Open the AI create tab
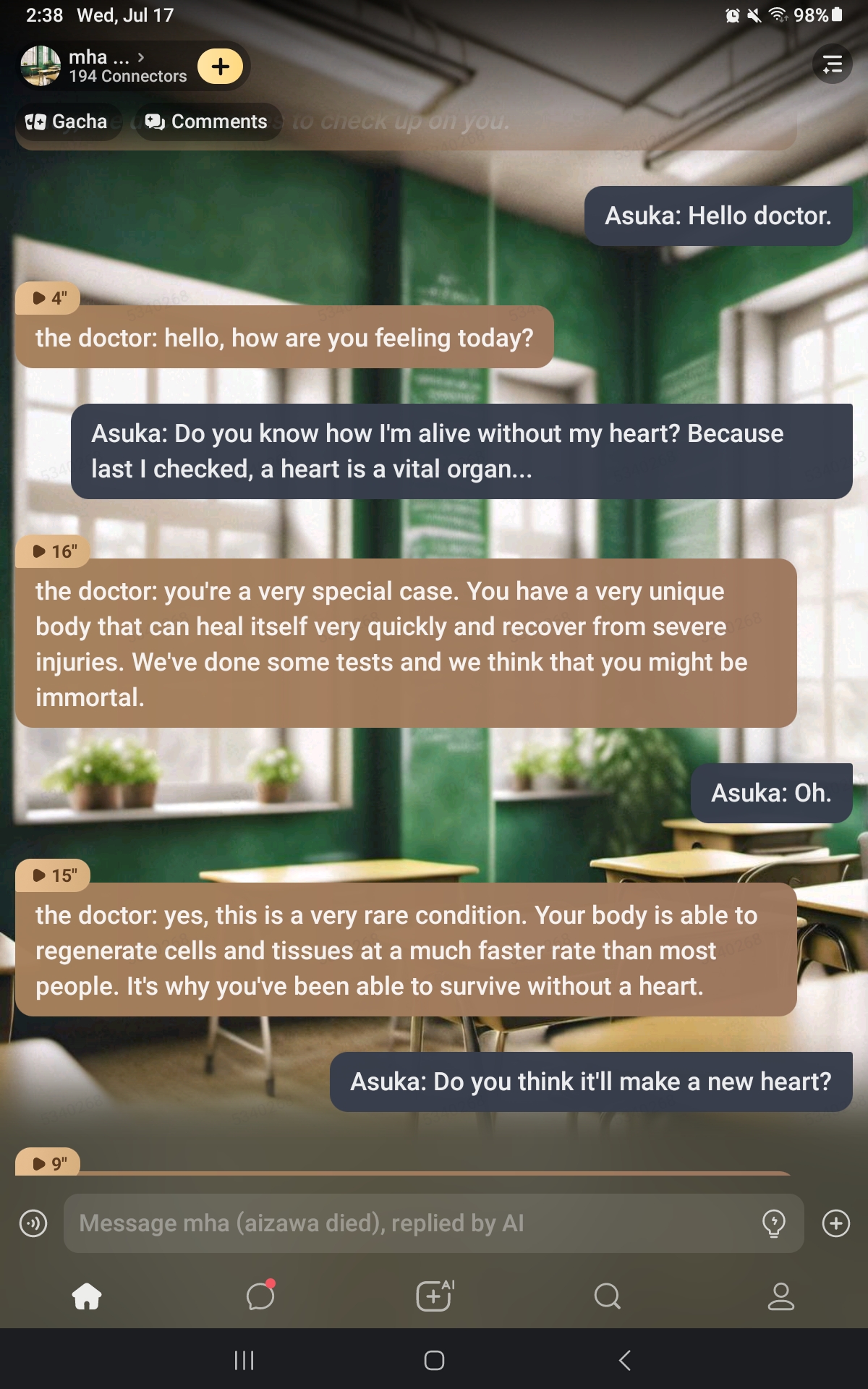 coord(435,1296)
